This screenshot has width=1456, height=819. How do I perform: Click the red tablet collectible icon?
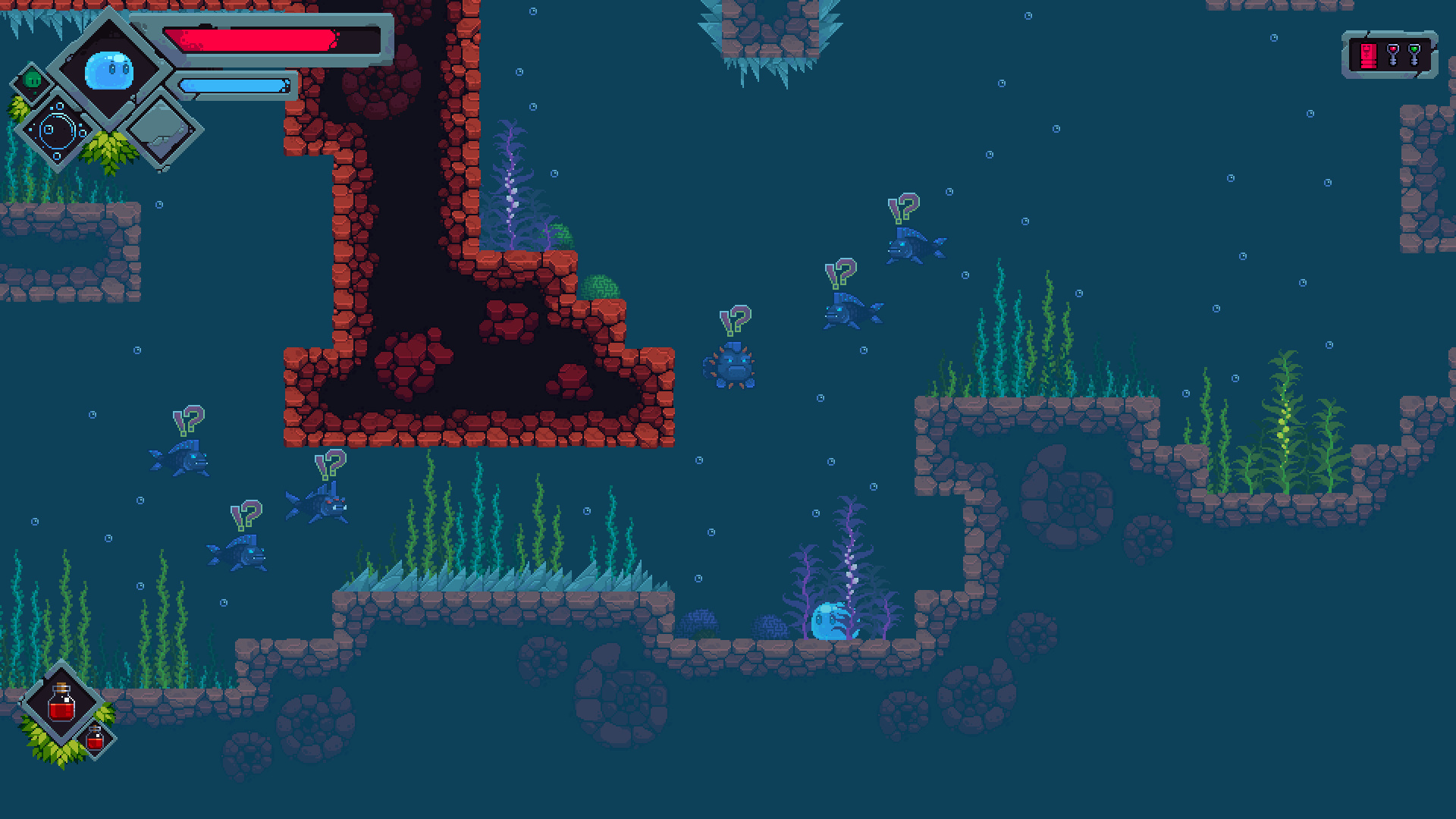click(x=1368, y=55)
